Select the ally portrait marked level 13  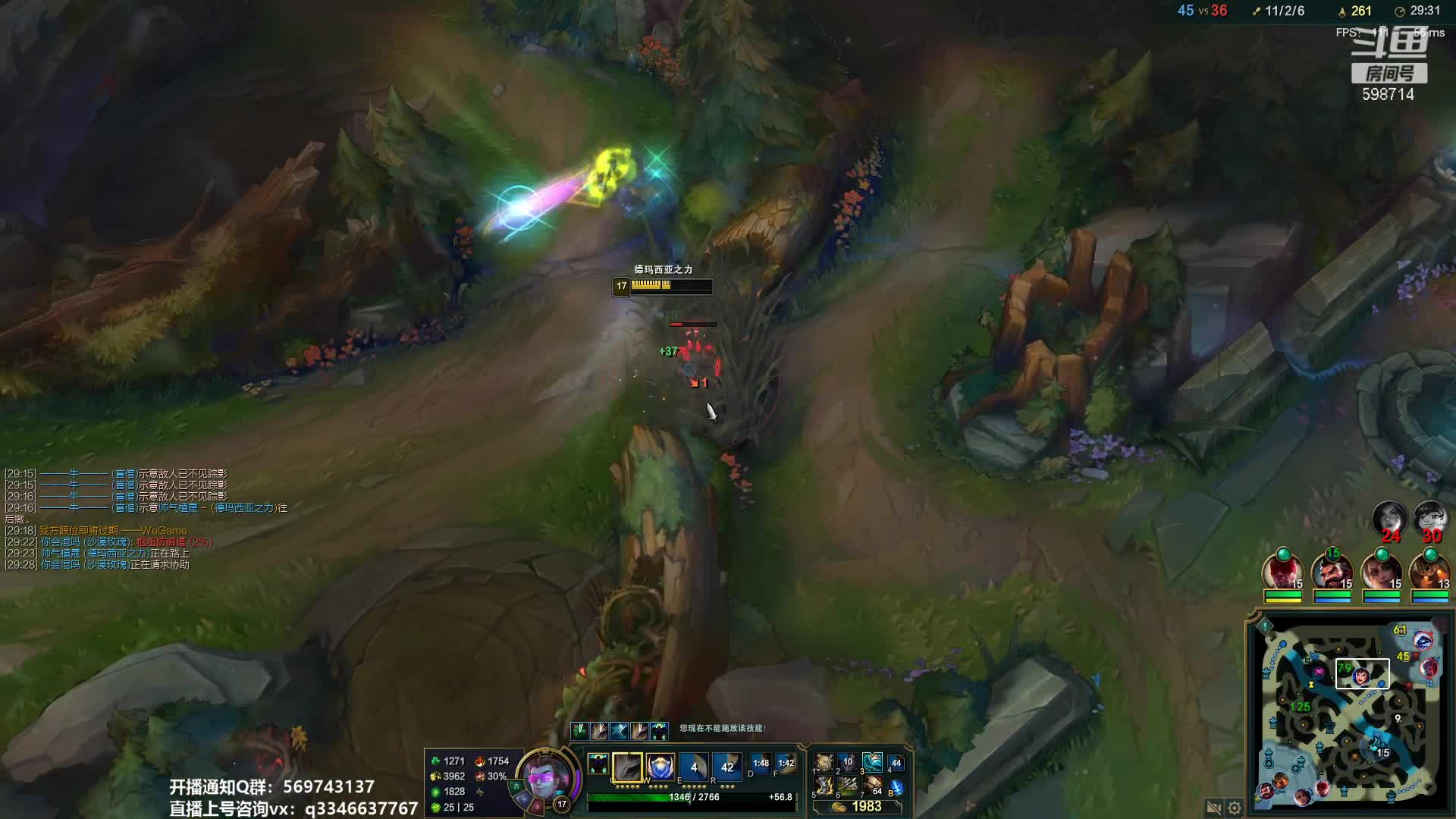(1429, 572)
